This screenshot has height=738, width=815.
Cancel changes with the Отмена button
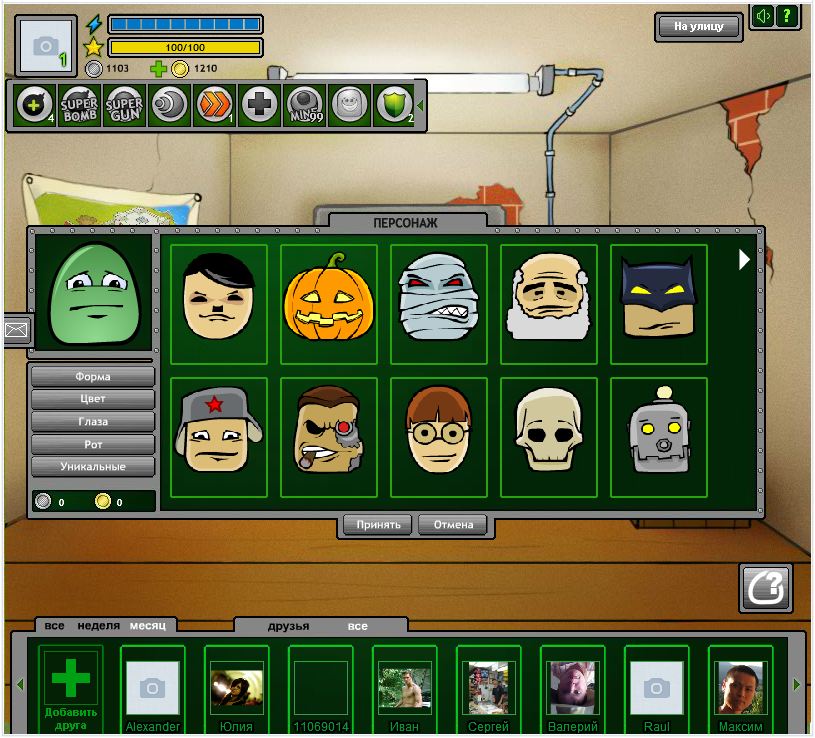(452, 524)
